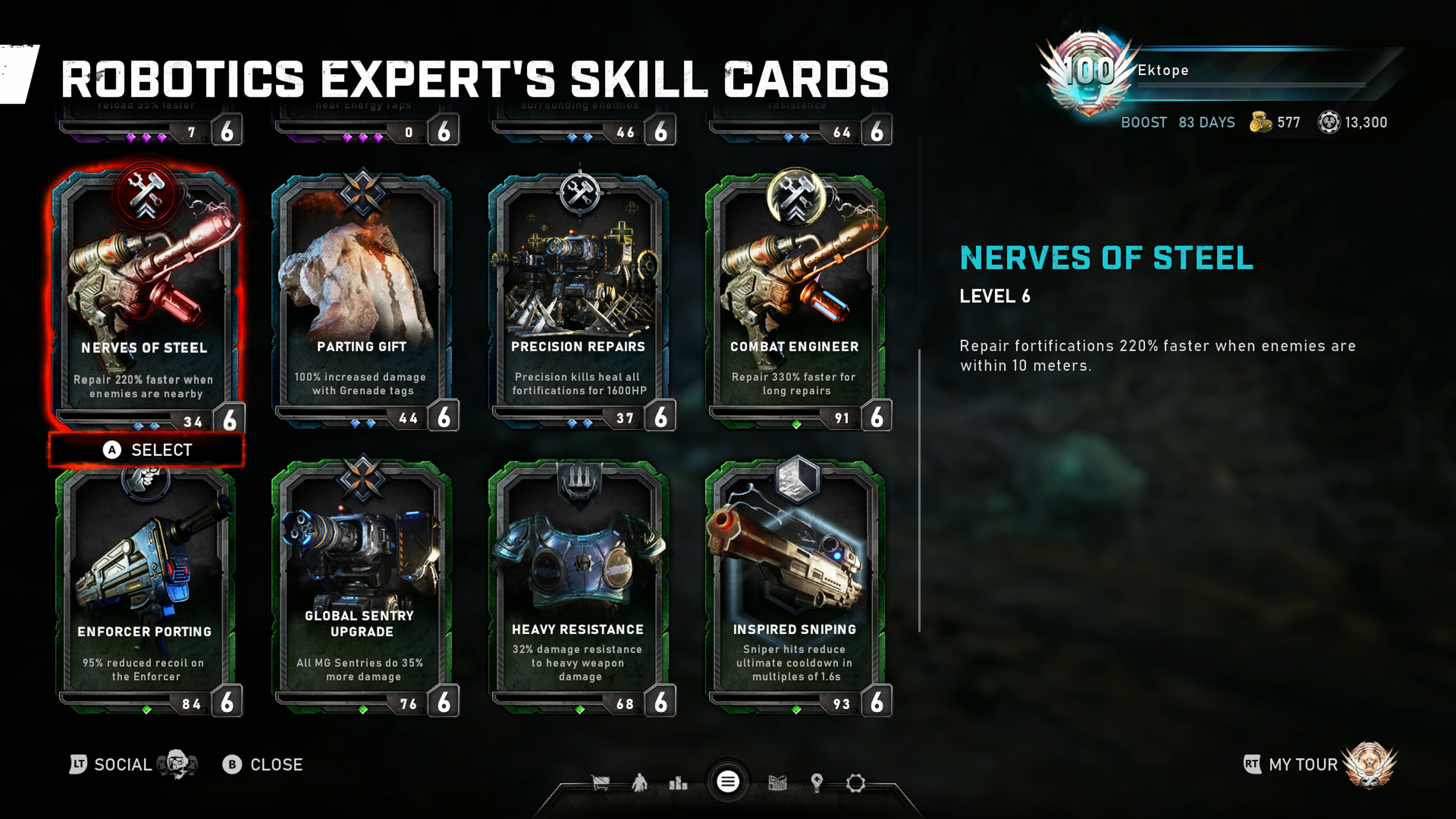Choose the Parting Gift skill card
This screenshot has width=1456, height=819.
[x=362, y=300]
